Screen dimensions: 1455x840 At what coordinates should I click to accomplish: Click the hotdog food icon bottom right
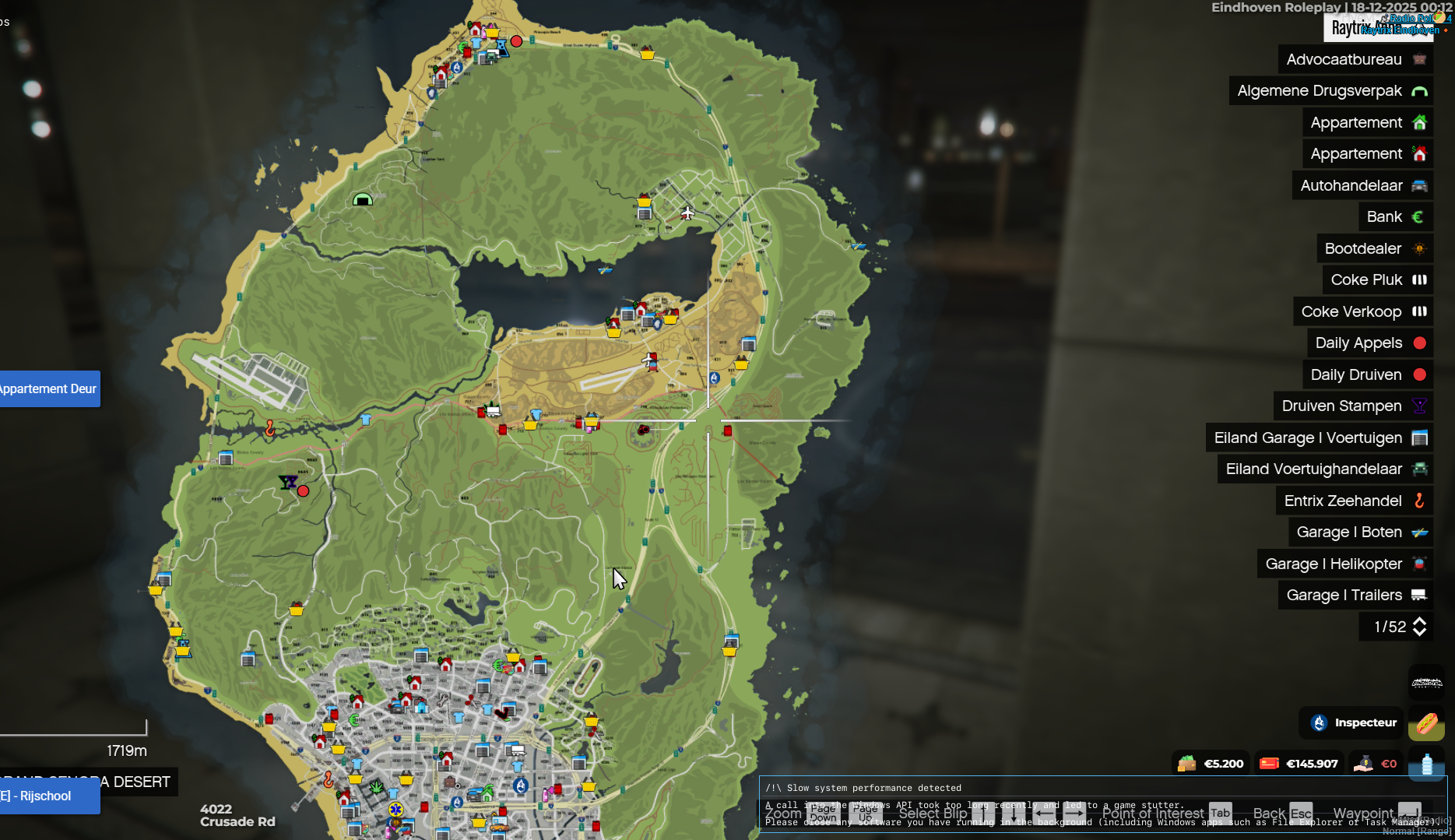click(1427, 723)
